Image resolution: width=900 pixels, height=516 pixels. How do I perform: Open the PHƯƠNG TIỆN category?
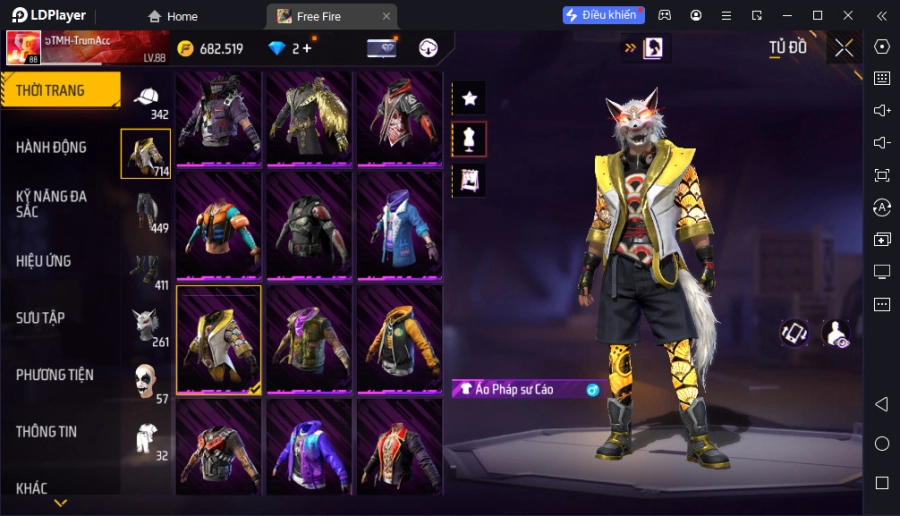point(55,375)
